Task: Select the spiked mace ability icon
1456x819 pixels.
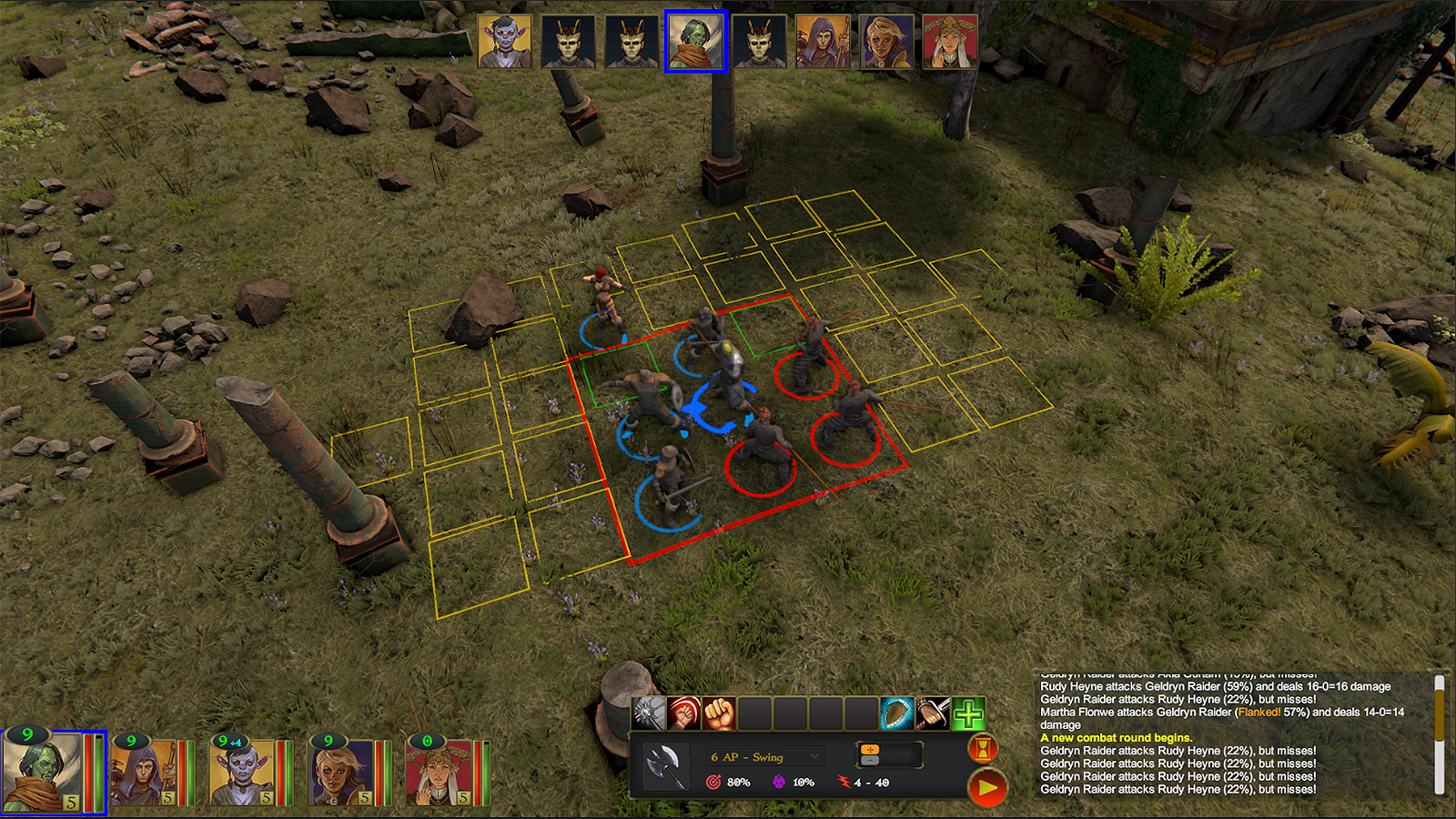Action: [x=648, y=714]
